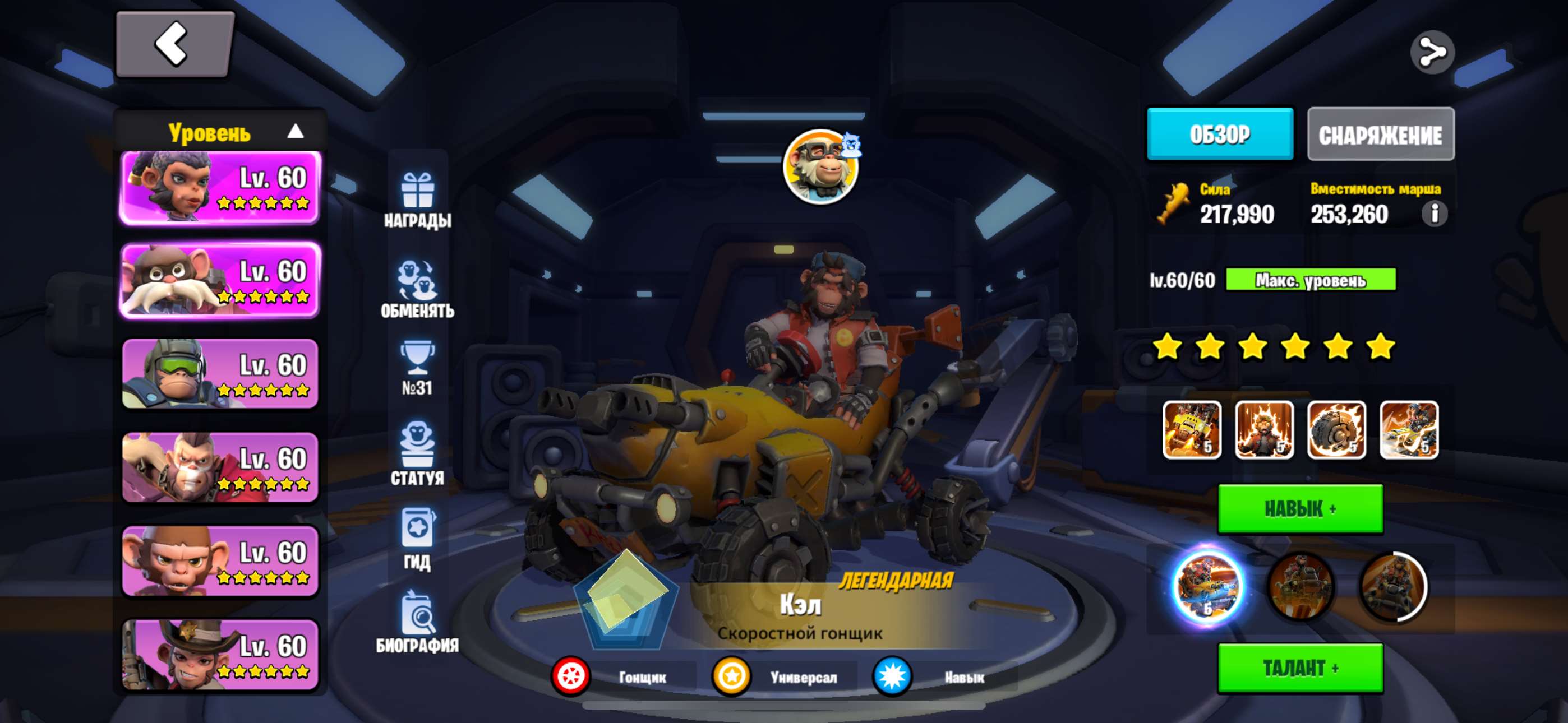Select the glowing blue talent circle

(x=1207, y=587)
